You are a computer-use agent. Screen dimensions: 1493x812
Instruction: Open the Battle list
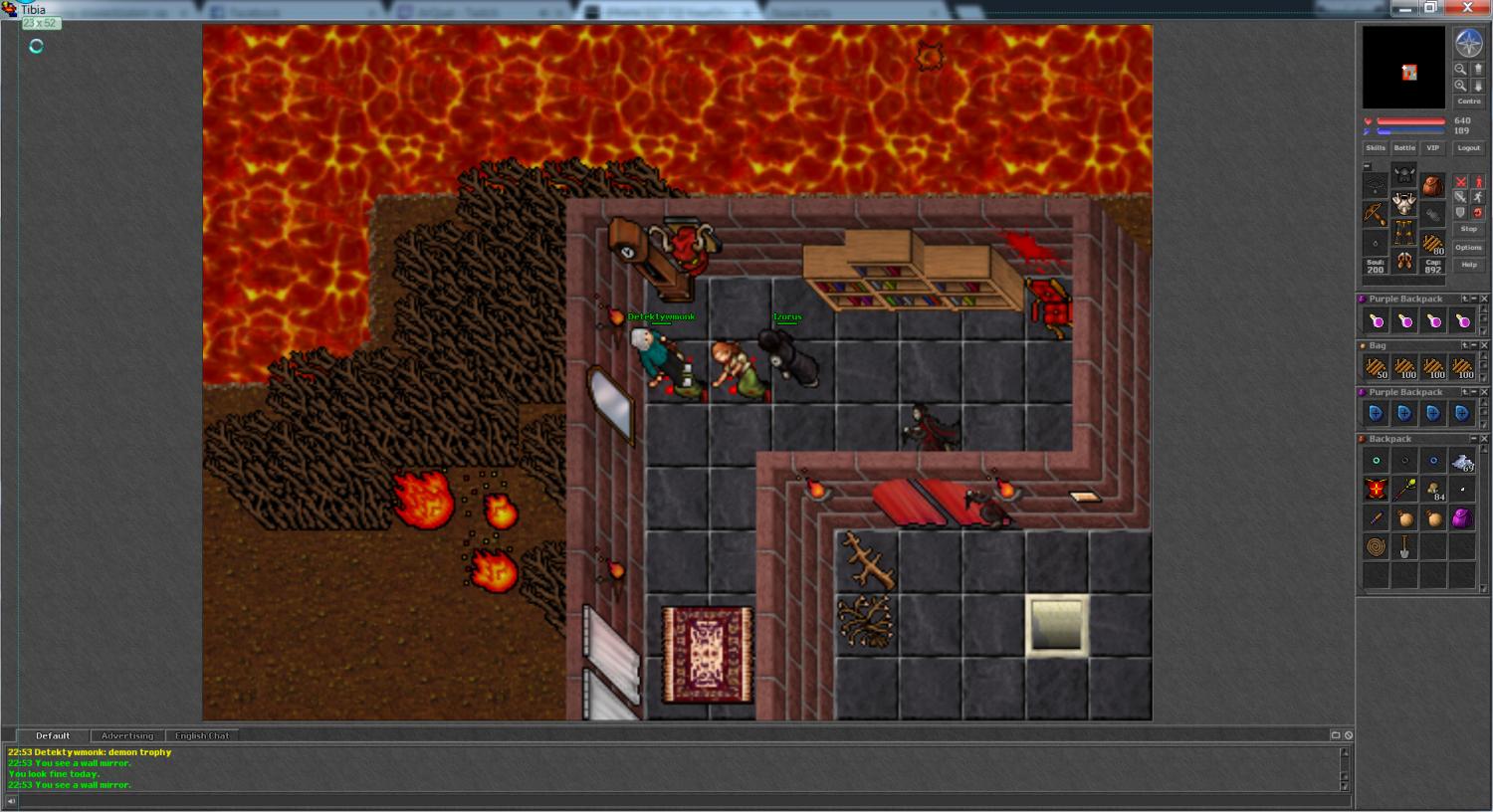(1404, 148)
